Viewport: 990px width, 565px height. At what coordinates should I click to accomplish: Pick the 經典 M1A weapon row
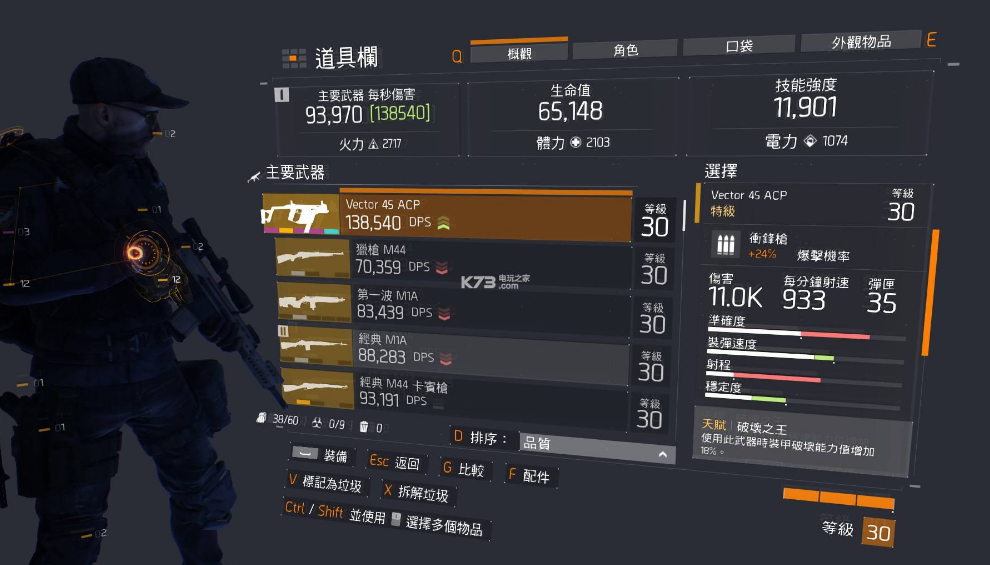pyautogui.click(x=456, y=348)
